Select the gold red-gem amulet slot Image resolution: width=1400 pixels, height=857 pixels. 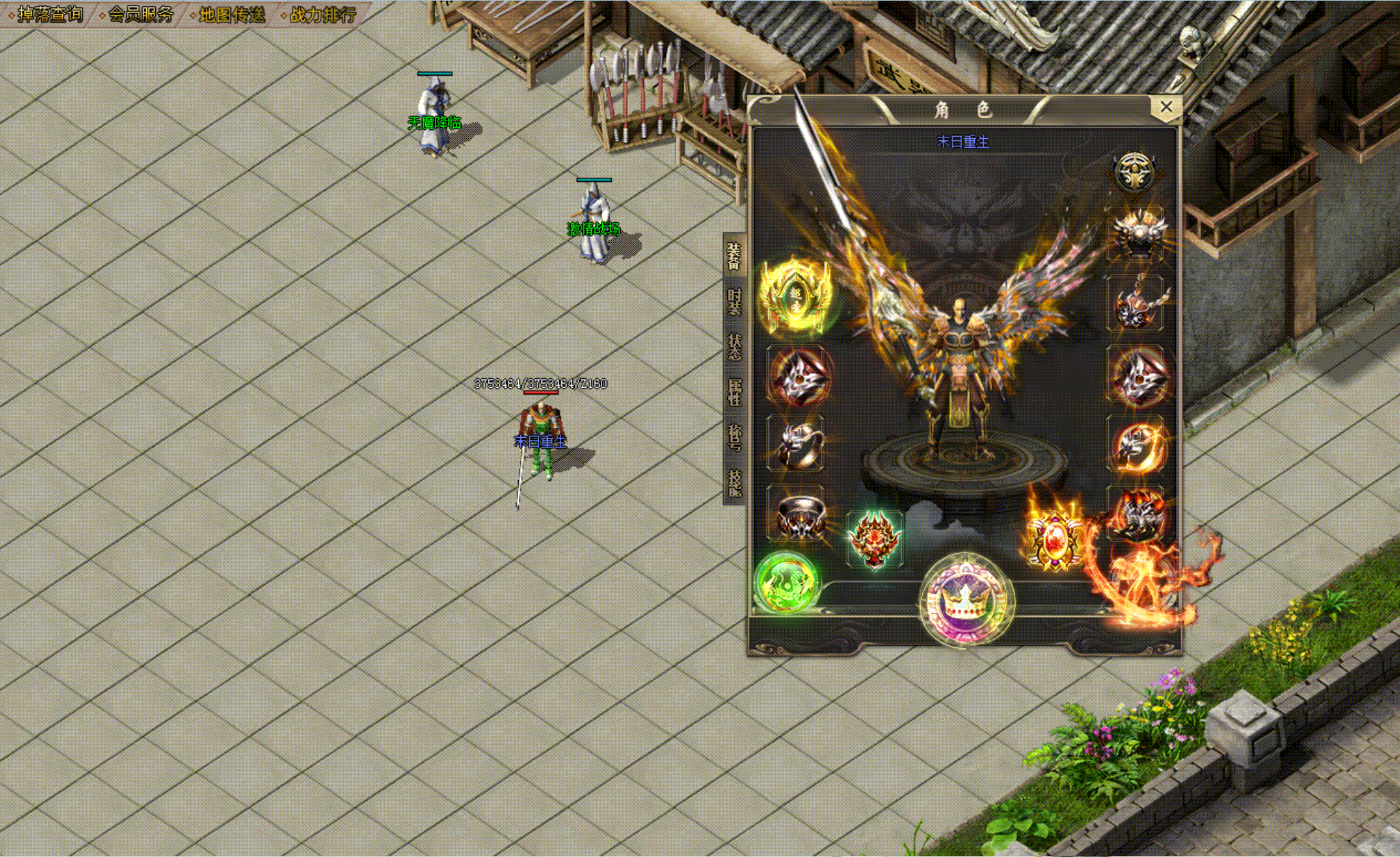coord(1053,540)
